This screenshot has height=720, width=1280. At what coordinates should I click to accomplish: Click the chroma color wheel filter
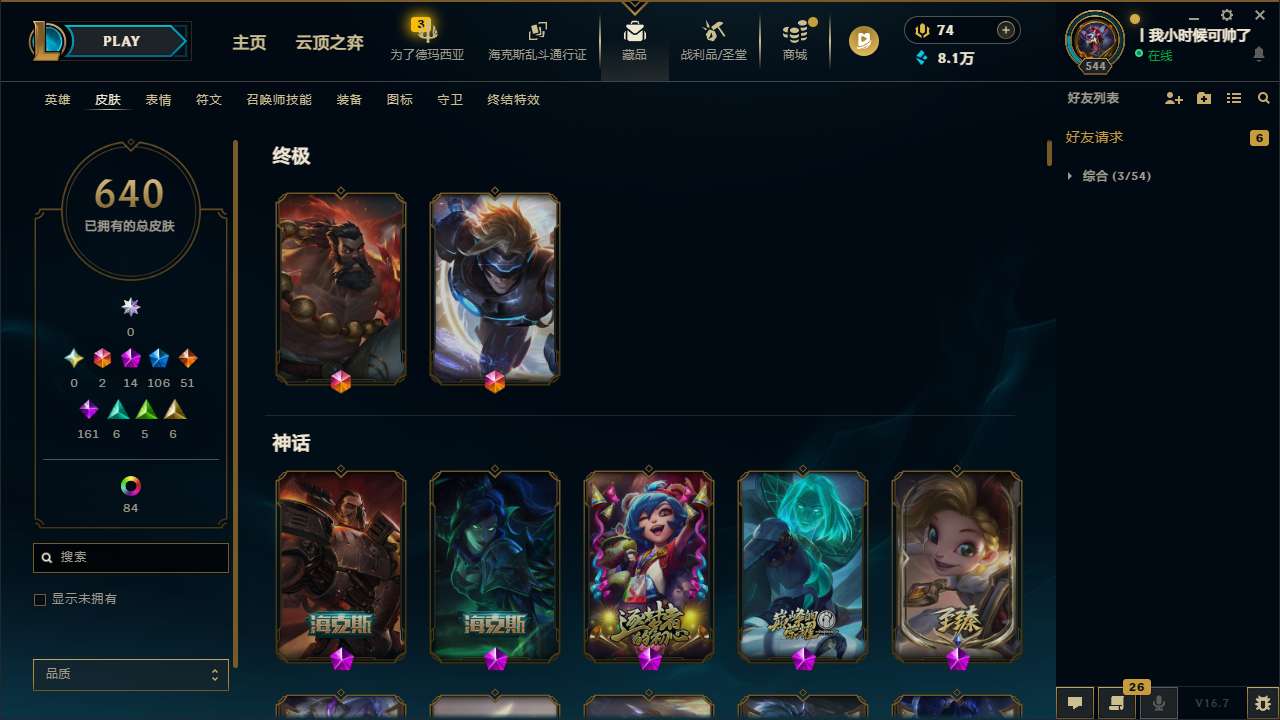click(130, 485)
